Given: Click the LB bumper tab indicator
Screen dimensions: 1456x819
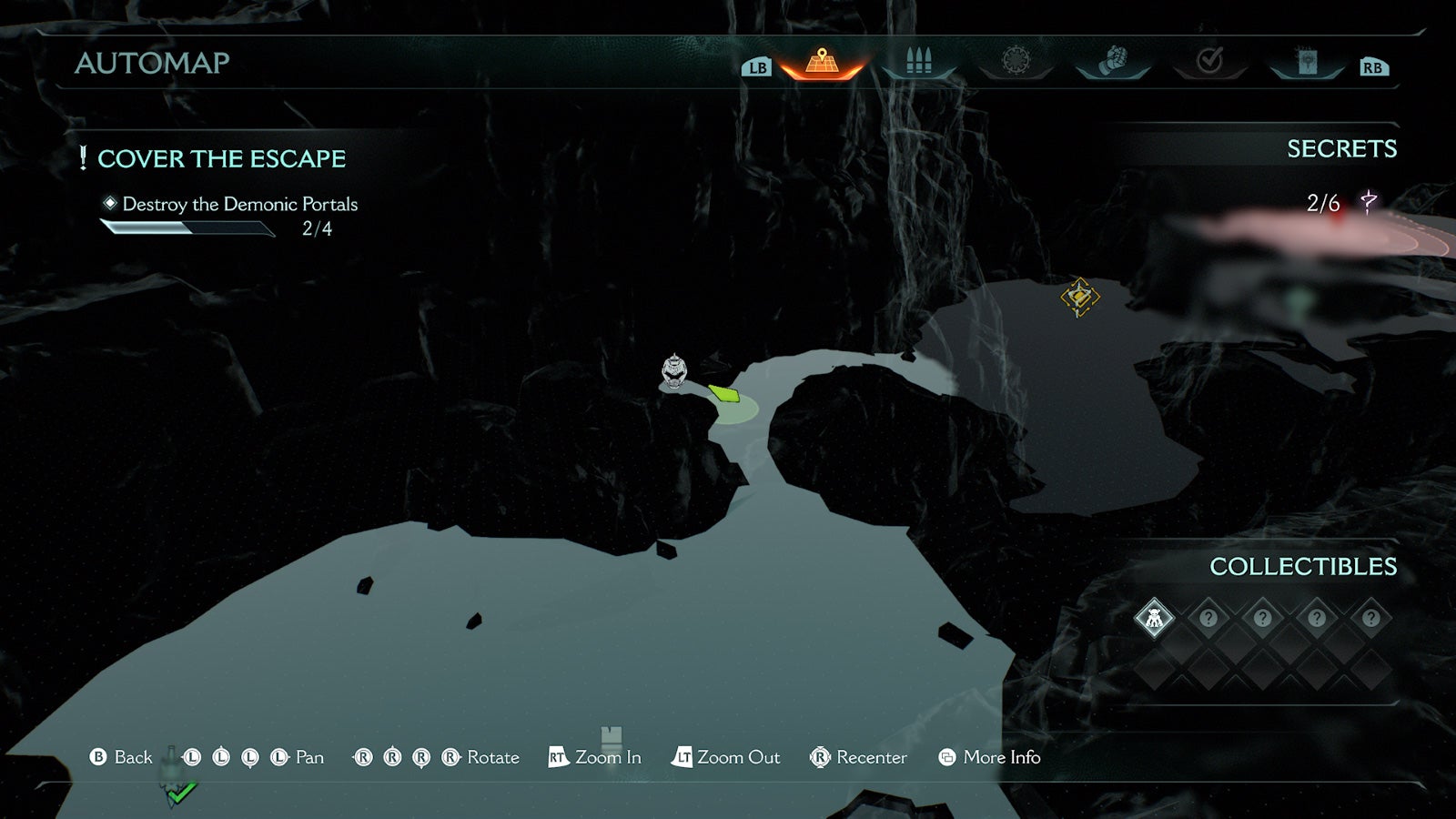Looking at the screenshot, I should pyautogui.click(x=755, y=66).
